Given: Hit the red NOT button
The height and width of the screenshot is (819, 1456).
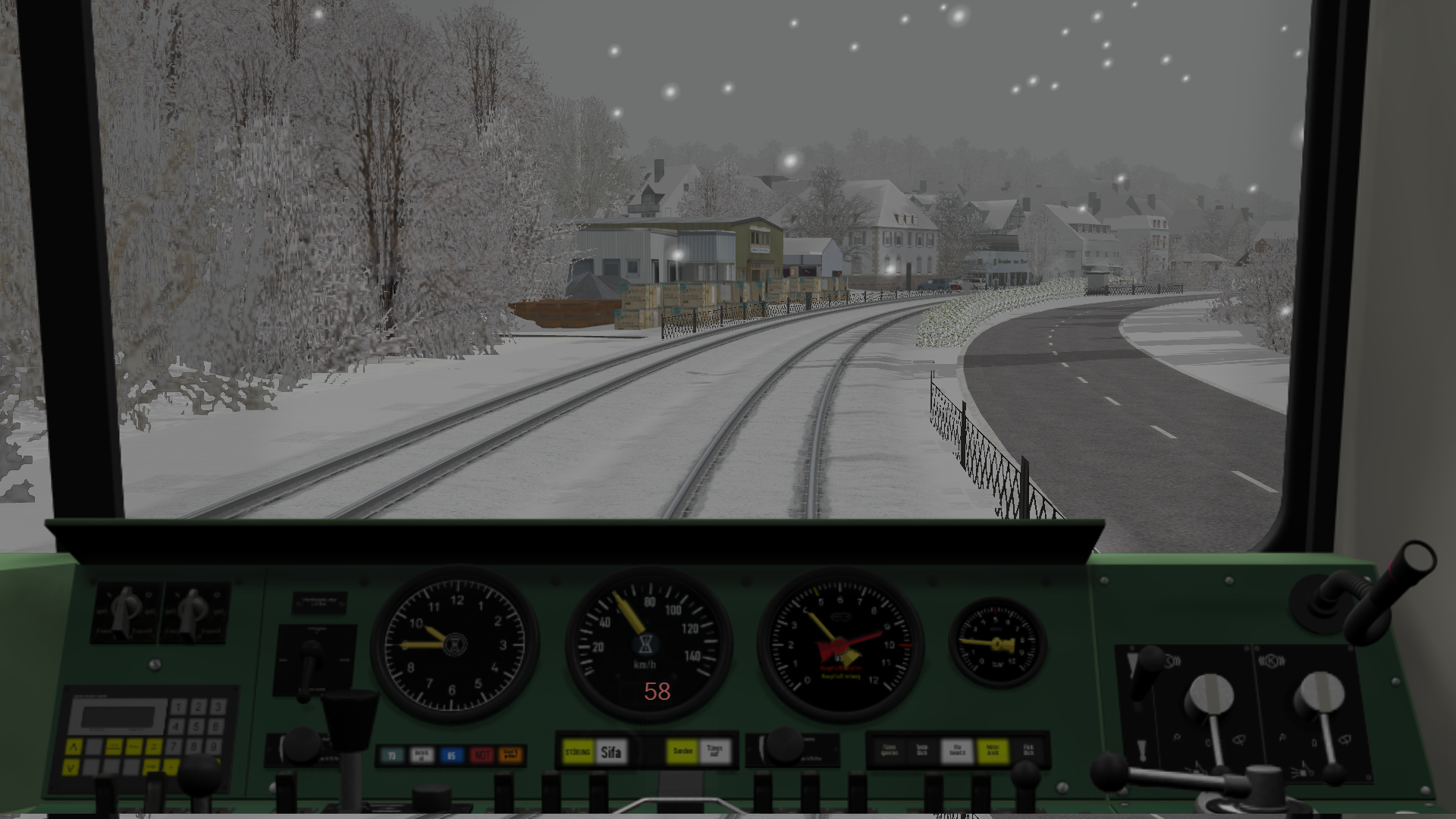Looking at the screenshot, I should (482, 755).
